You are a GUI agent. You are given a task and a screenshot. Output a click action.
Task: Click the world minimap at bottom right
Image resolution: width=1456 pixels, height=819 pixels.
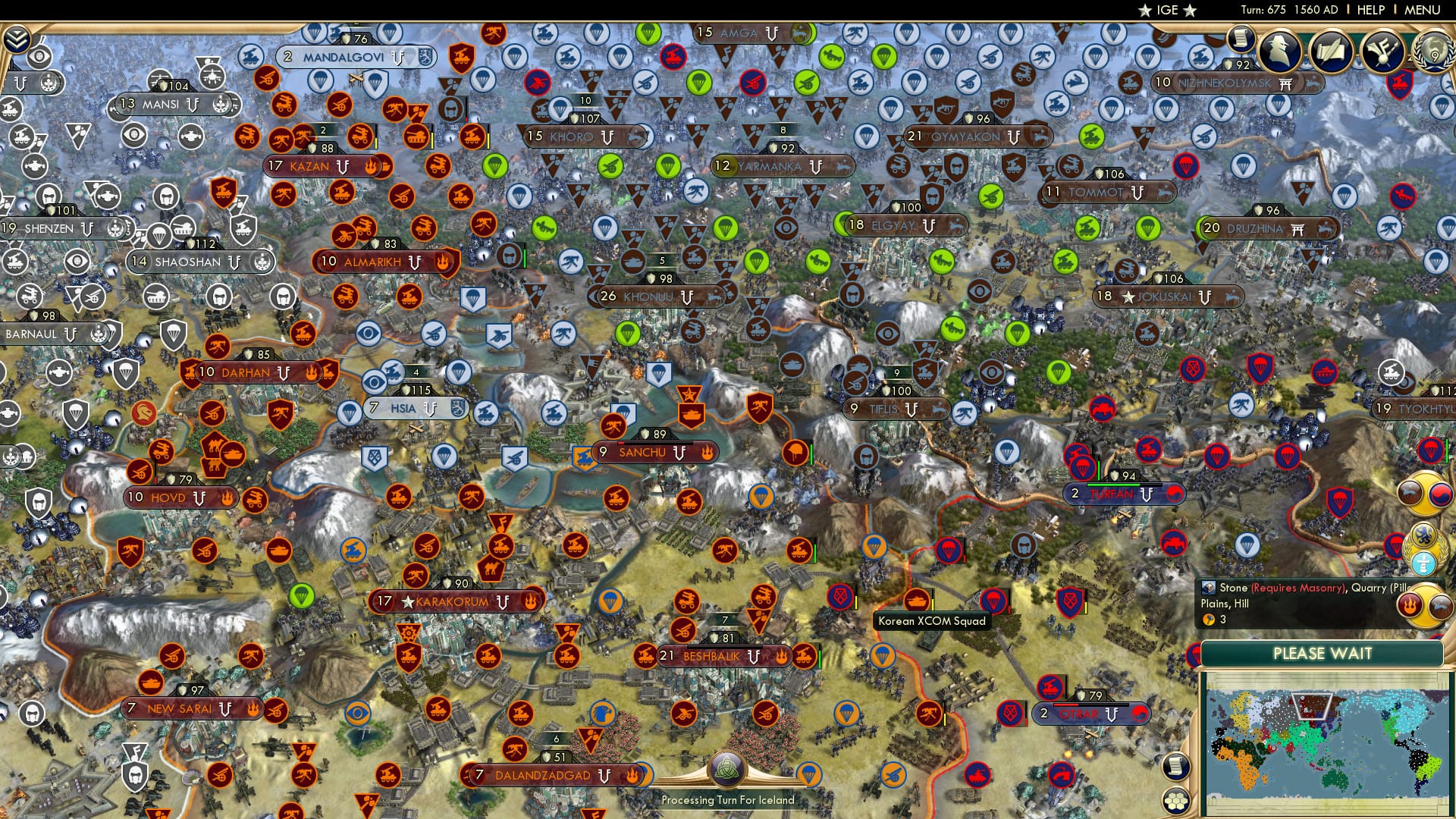point(1331,739)
